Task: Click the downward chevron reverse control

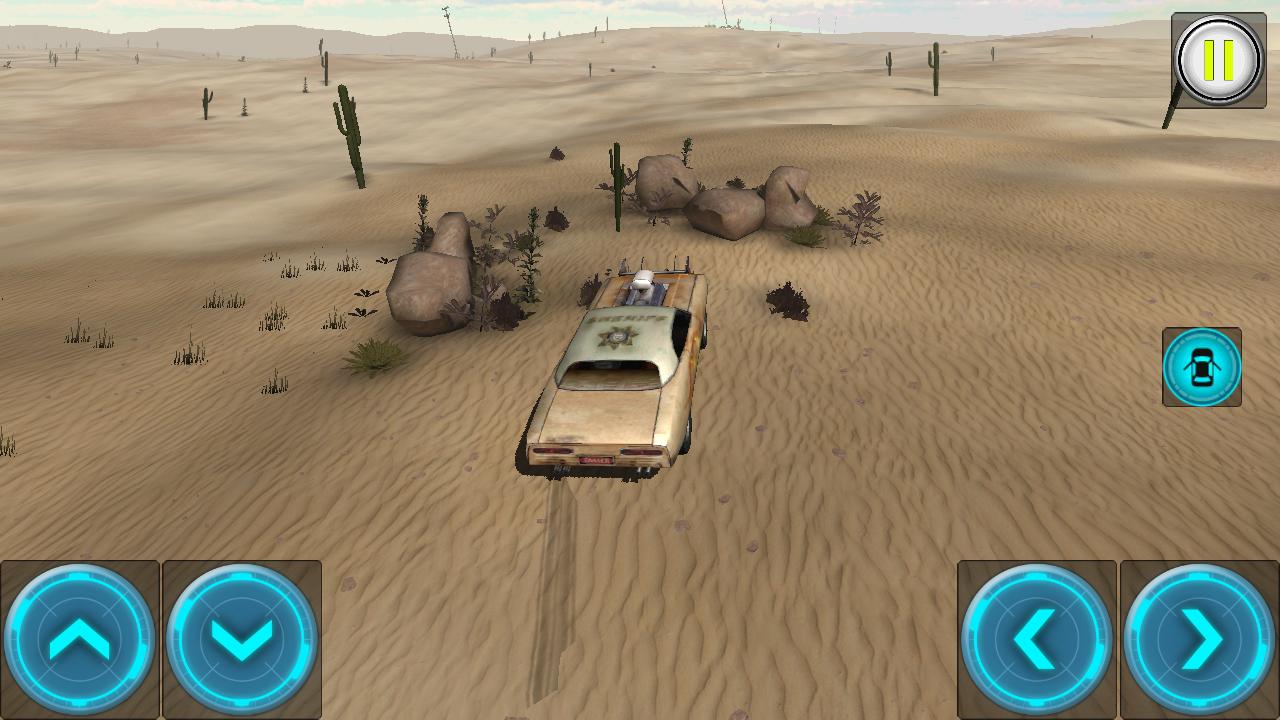Action: click(244, 636)
